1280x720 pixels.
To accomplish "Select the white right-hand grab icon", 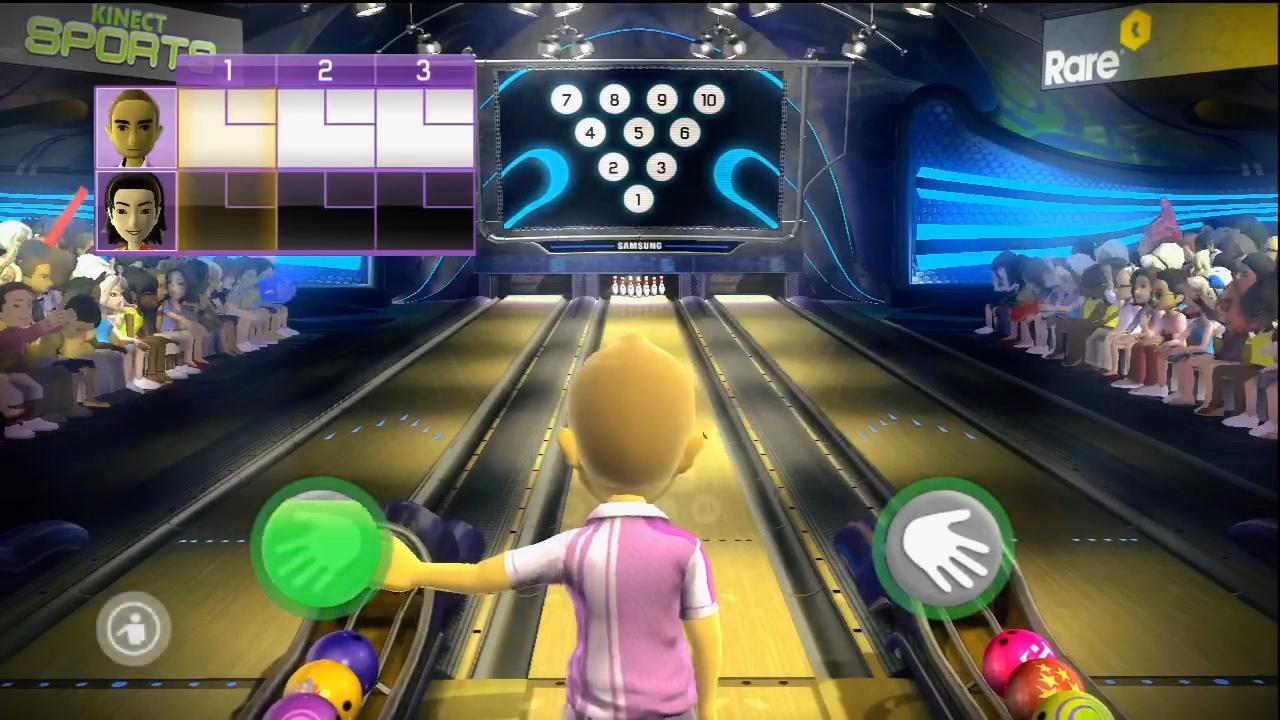I will pos(945,545).
